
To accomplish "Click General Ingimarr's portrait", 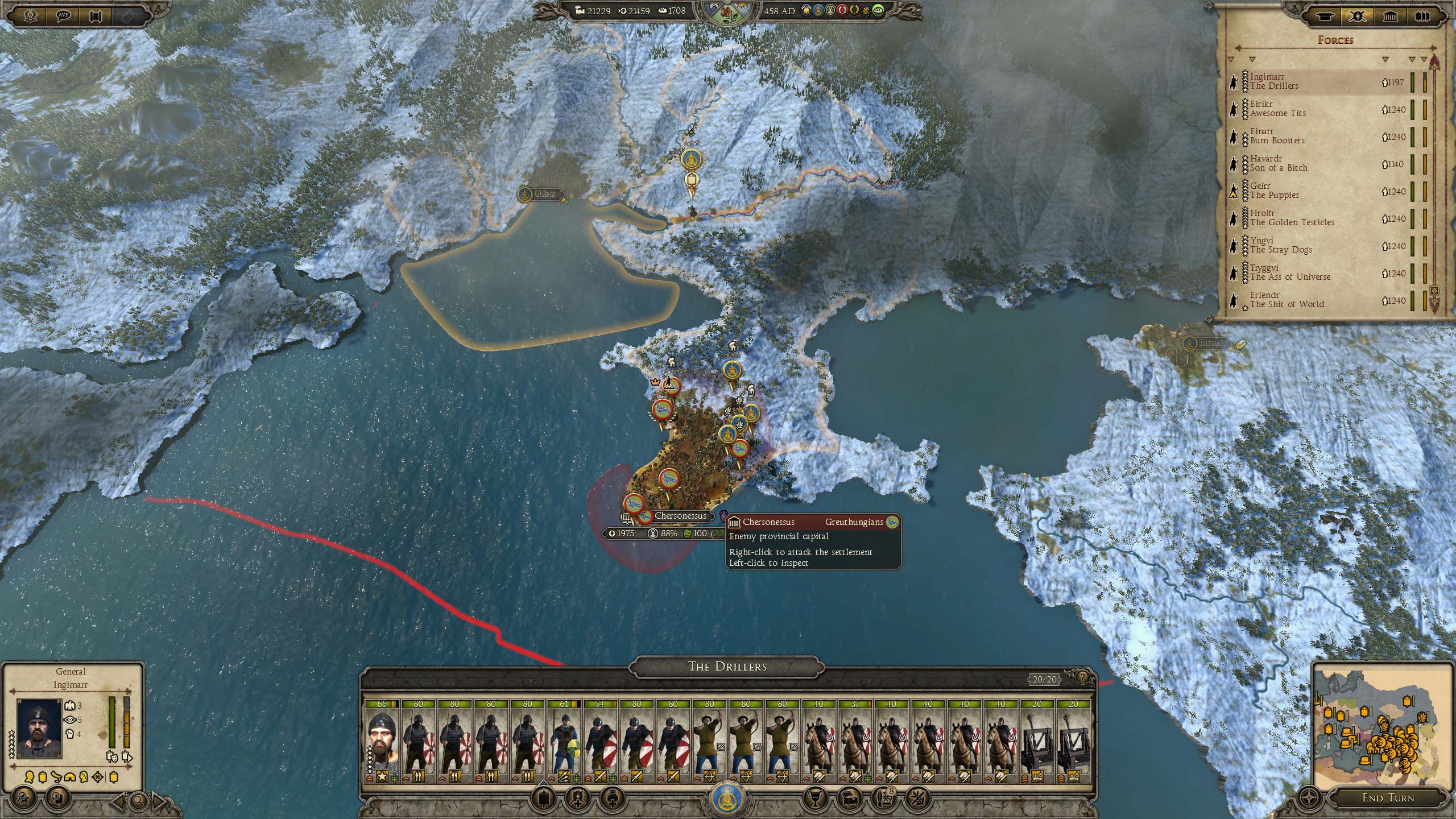I will [x=39, y=728].
